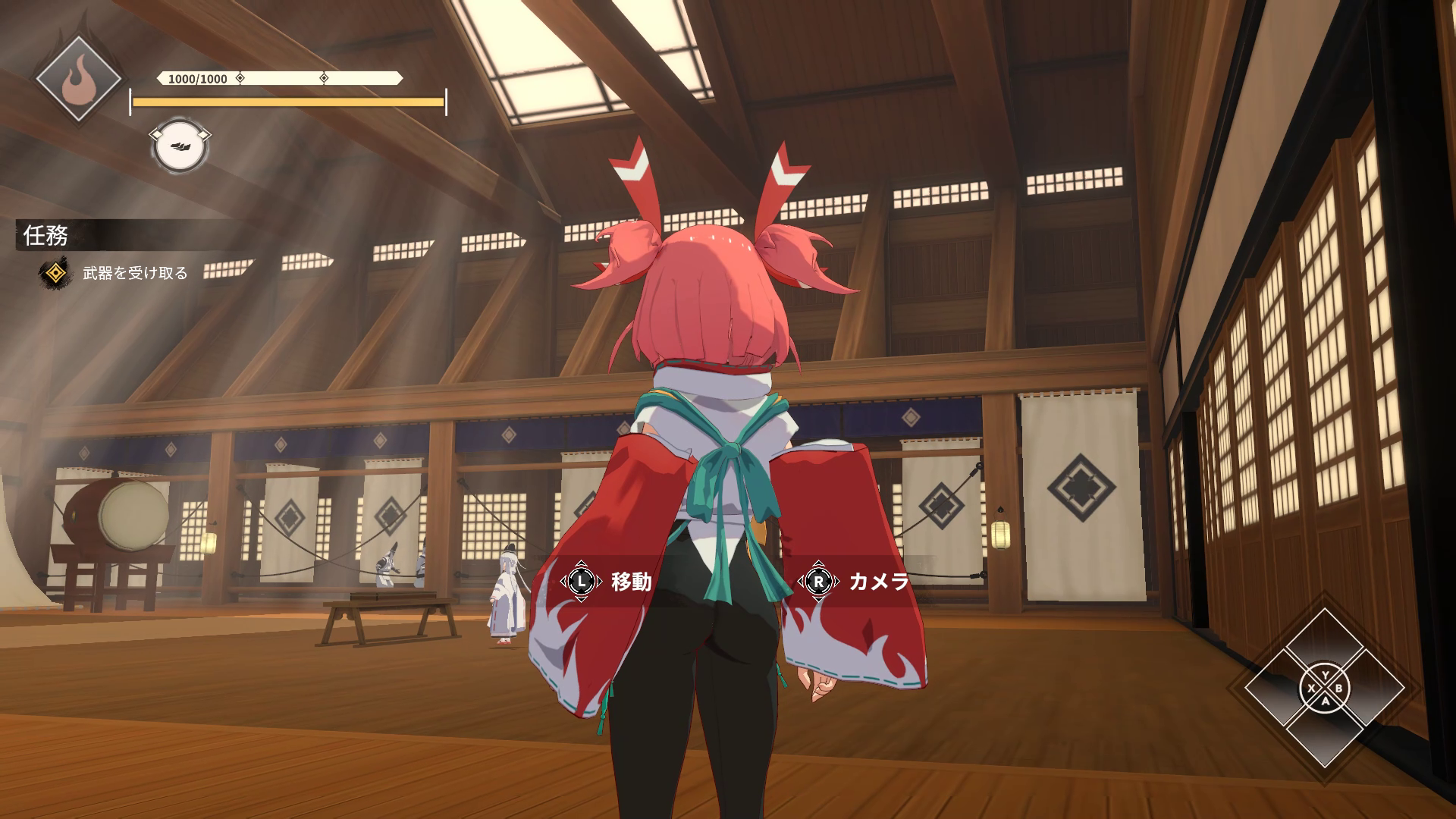1456x819 pixels.
Task: Select the round item icon below the health bar
Action: pyautogui.click(x=180, y=145)
